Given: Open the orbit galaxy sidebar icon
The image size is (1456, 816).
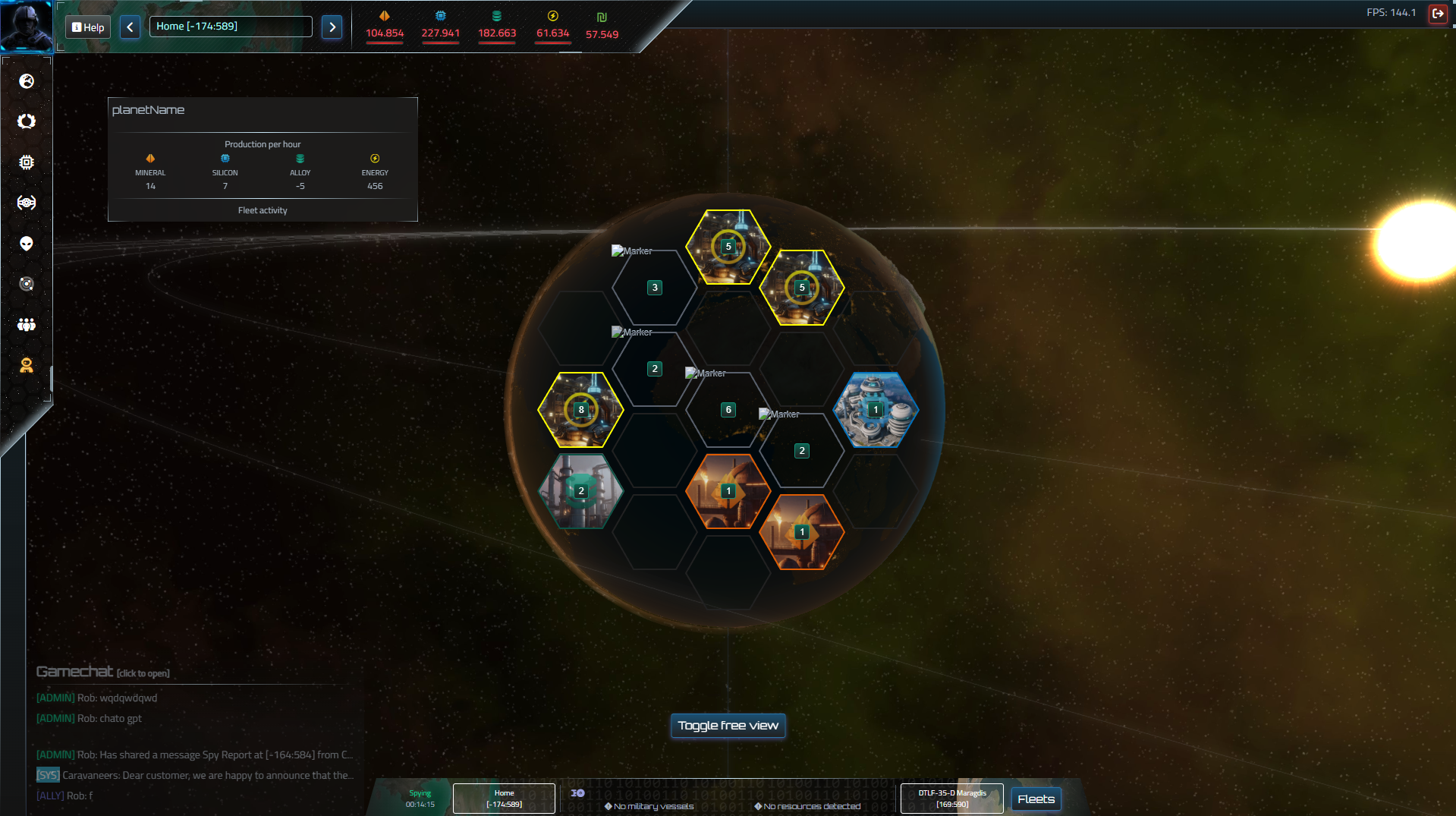Looking at the screenshot, I should (x=27, y=284).
